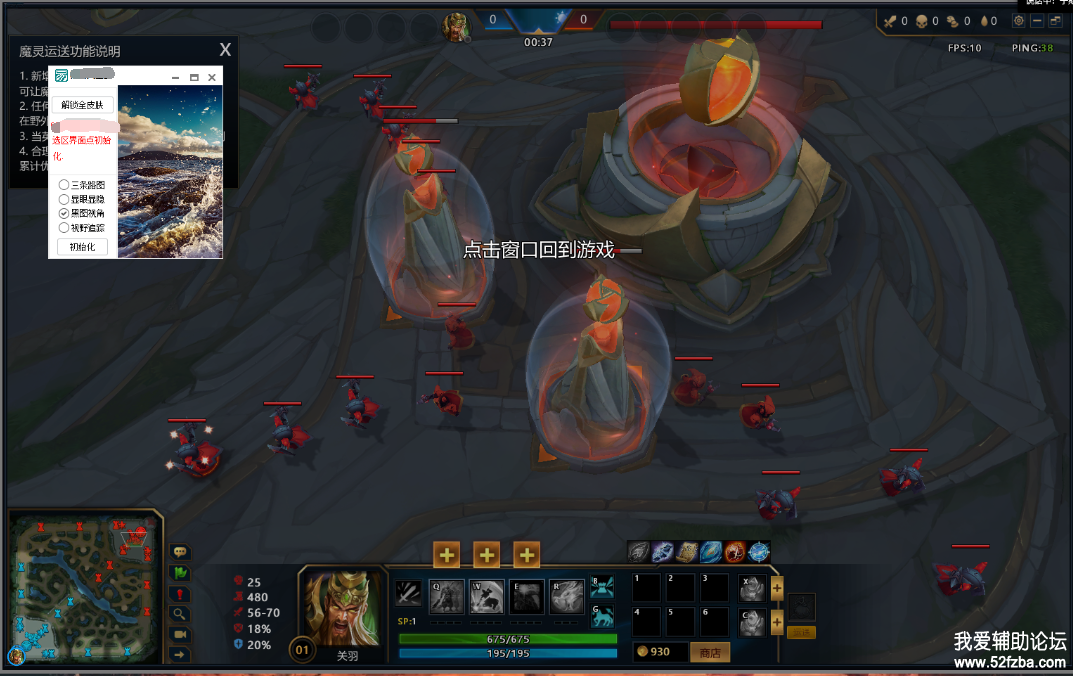Open the settings gear in top-right corner
This screenshot has height=676, width=1073.
1019,21
